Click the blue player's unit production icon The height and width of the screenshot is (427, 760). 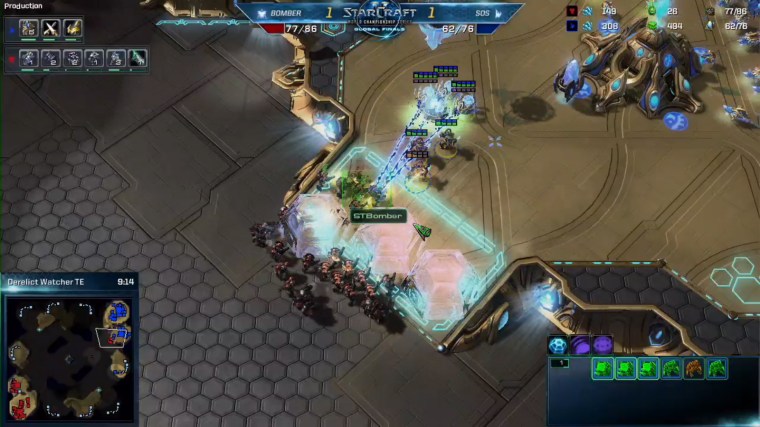pyautogui.click(x=28, y=28)
